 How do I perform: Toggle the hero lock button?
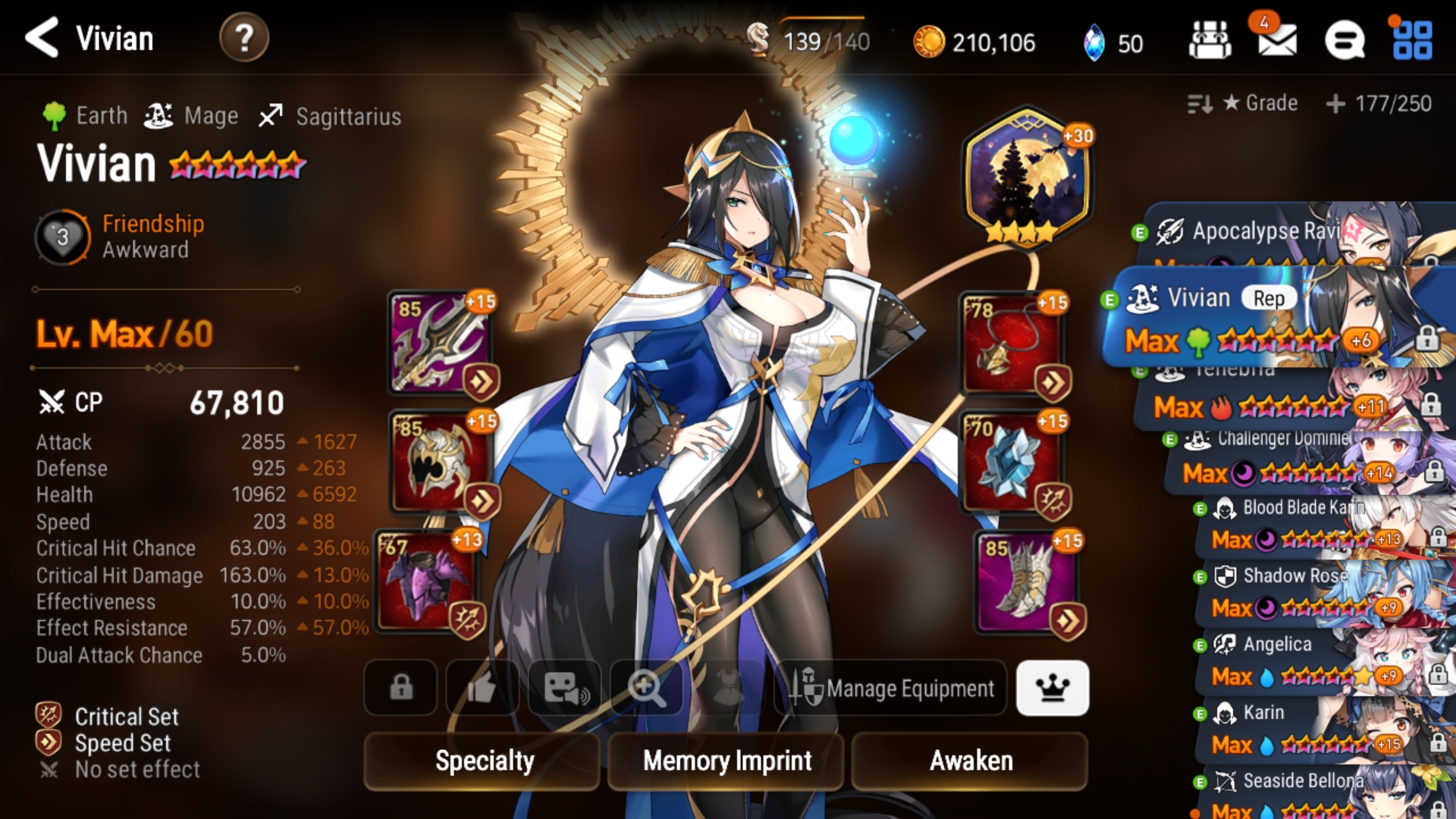pyautogui.click(x=401, y=688)
